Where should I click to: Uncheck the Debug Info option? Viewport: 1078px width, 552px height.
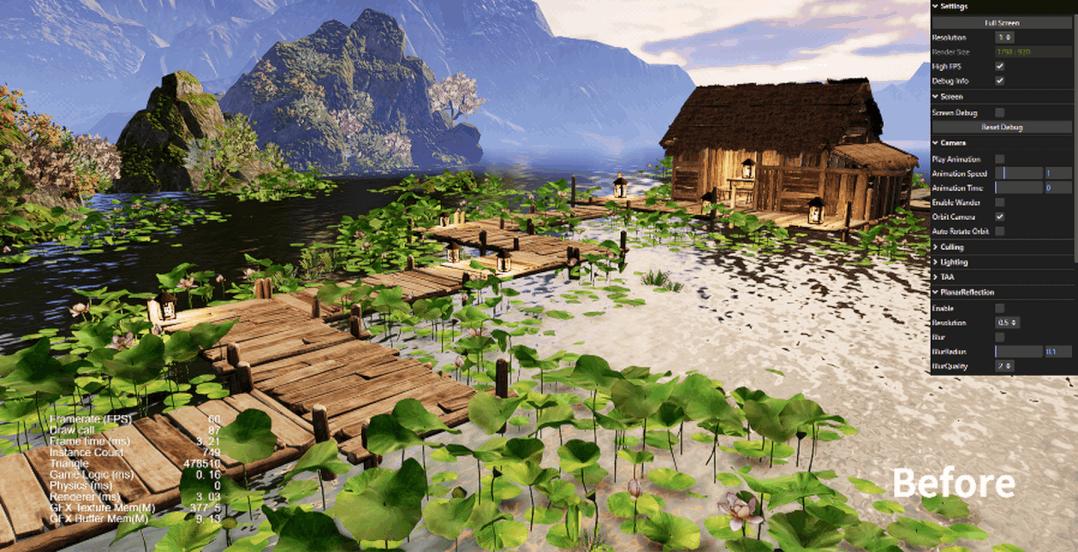(x=1000, y=80)
